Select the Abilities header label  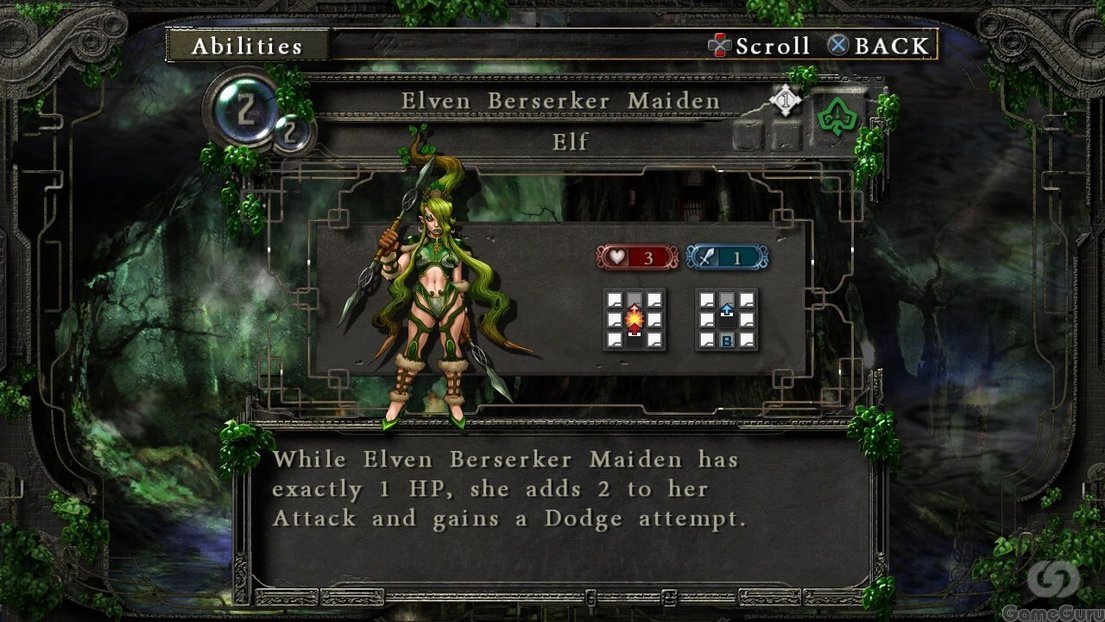(x=247, y=45)
